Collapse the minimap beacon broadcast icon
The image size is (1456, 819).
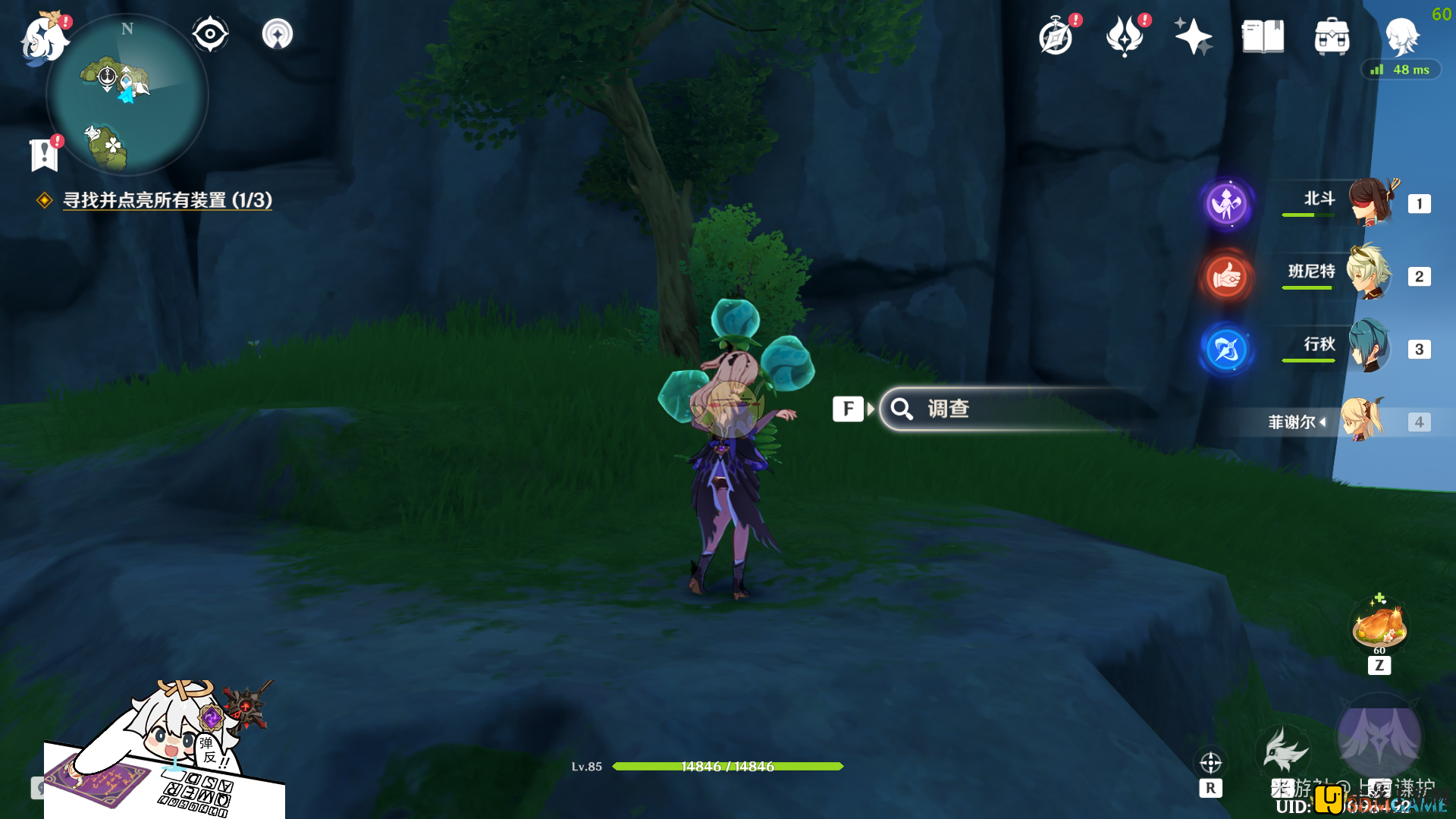(x=277, y=33)
